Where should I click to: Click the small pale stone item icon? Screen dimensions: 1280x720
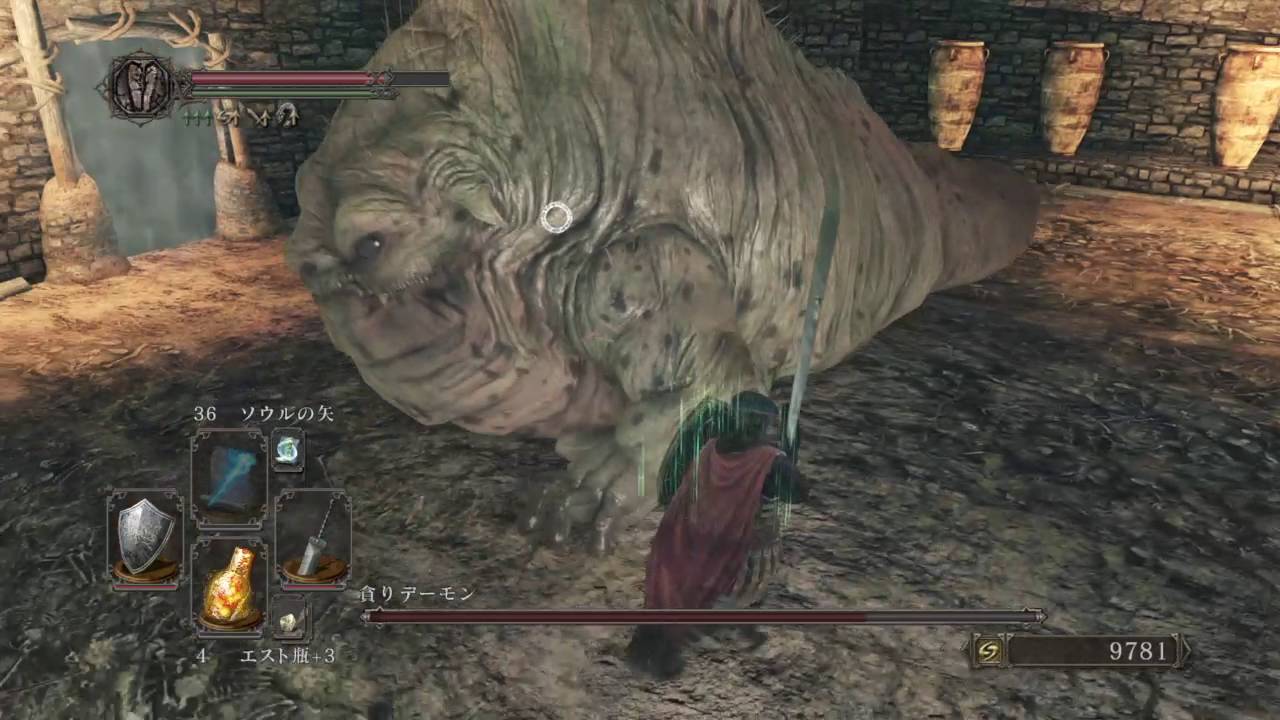coord(289,621)
